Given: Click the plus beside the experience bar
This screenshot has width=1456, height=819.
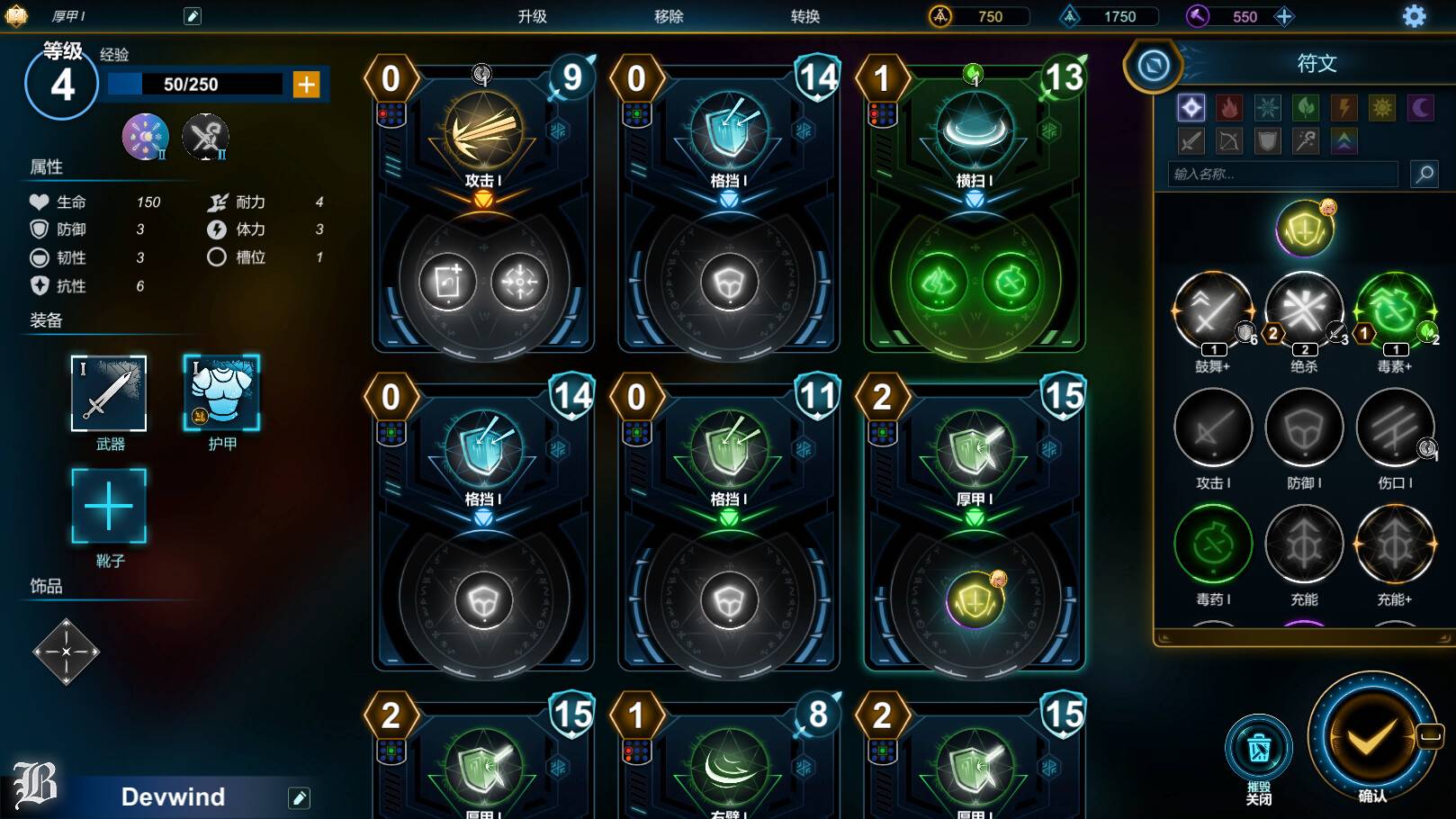Looking at the screenshot, I should (308, 85).
